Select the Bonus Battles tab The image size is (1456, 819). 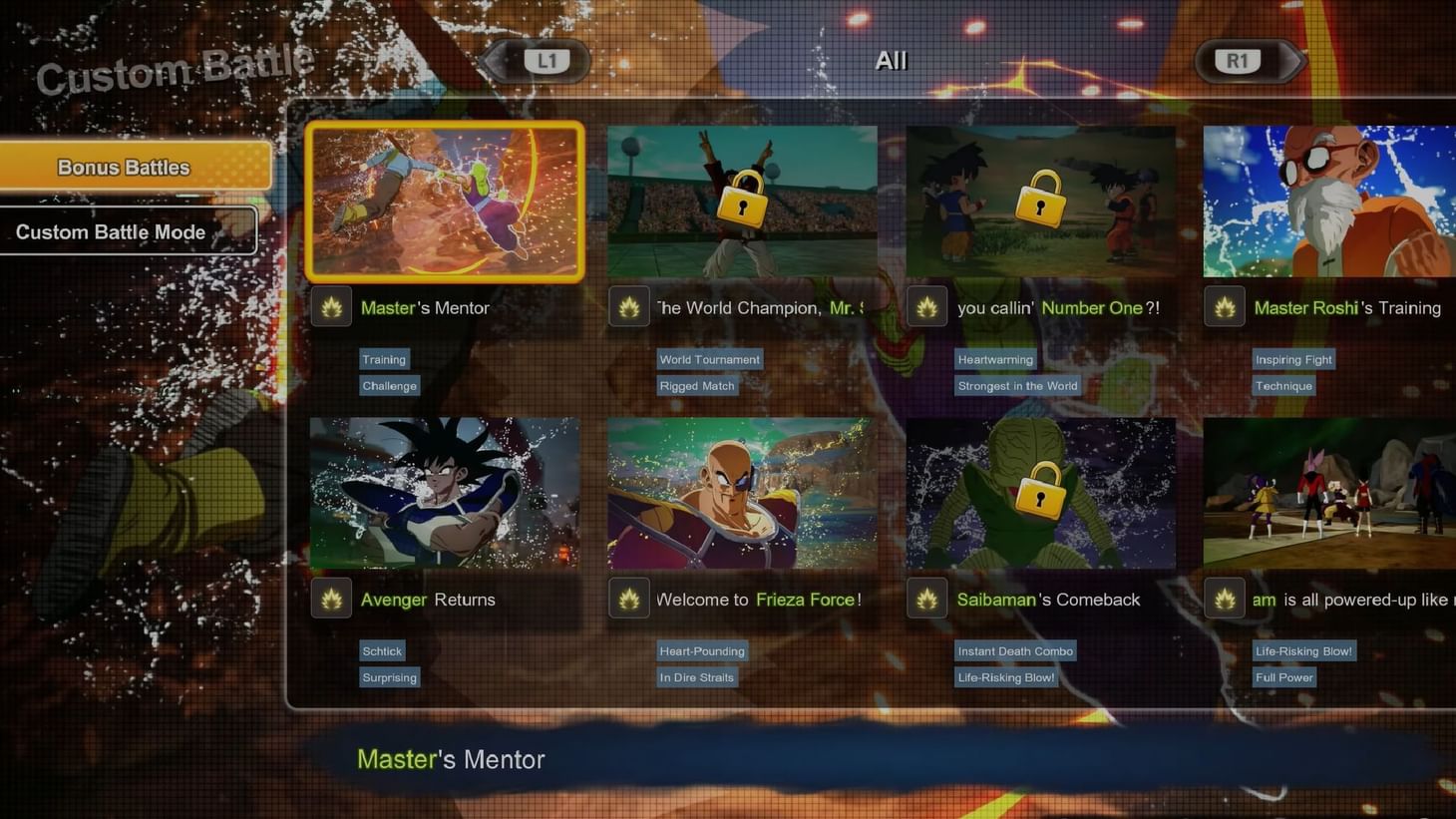(124, 167)
